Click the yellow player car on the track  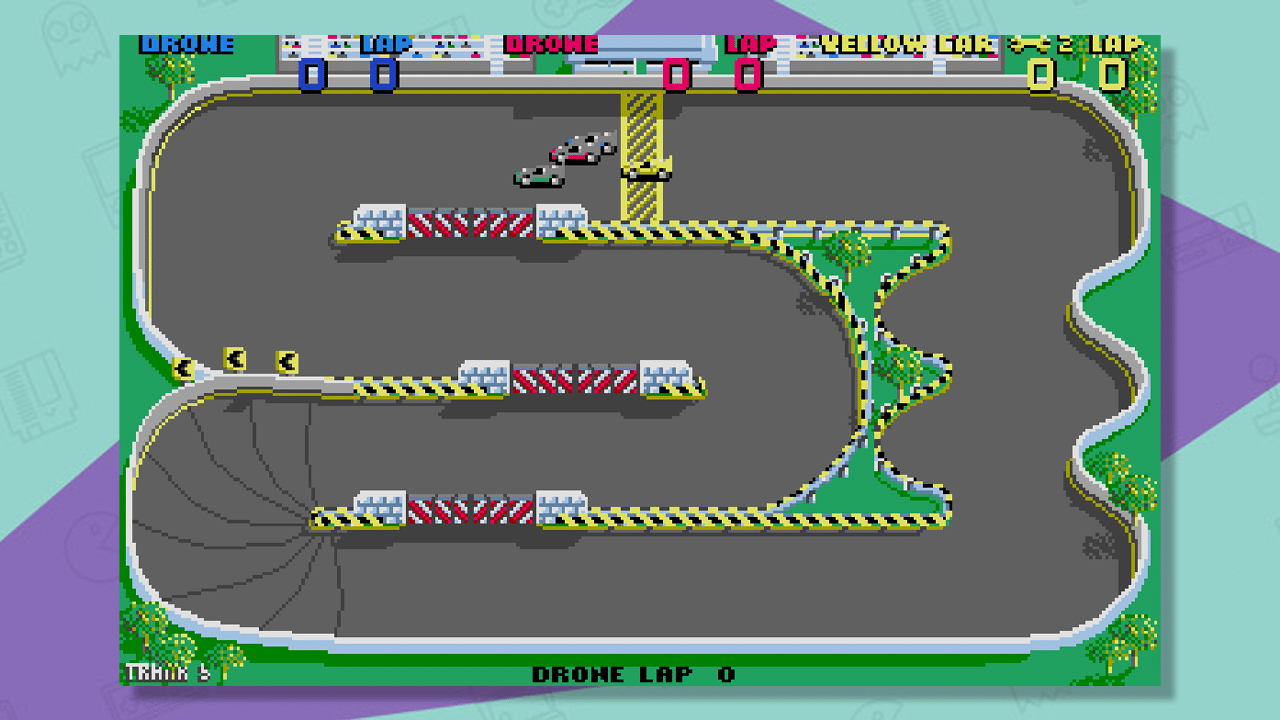pyautogui.click(x=644, y=170)
